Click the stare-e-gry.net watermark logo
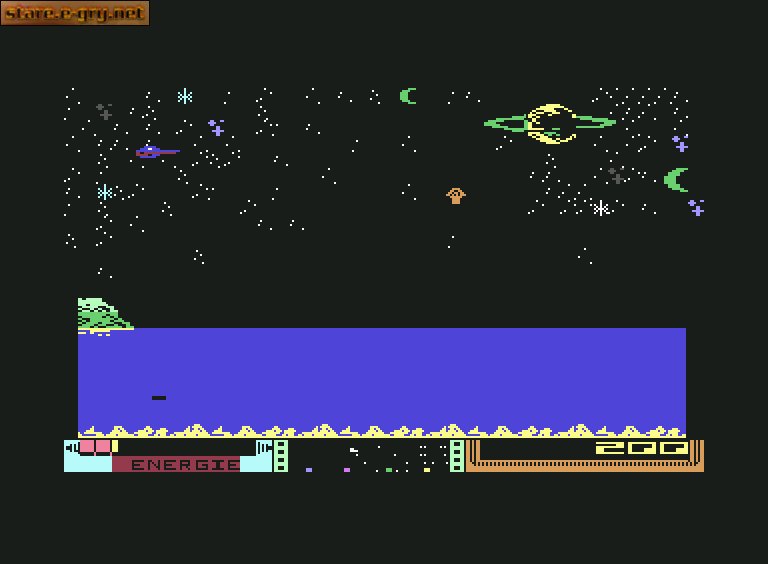 pyautogui.click(x=75, y=13)
